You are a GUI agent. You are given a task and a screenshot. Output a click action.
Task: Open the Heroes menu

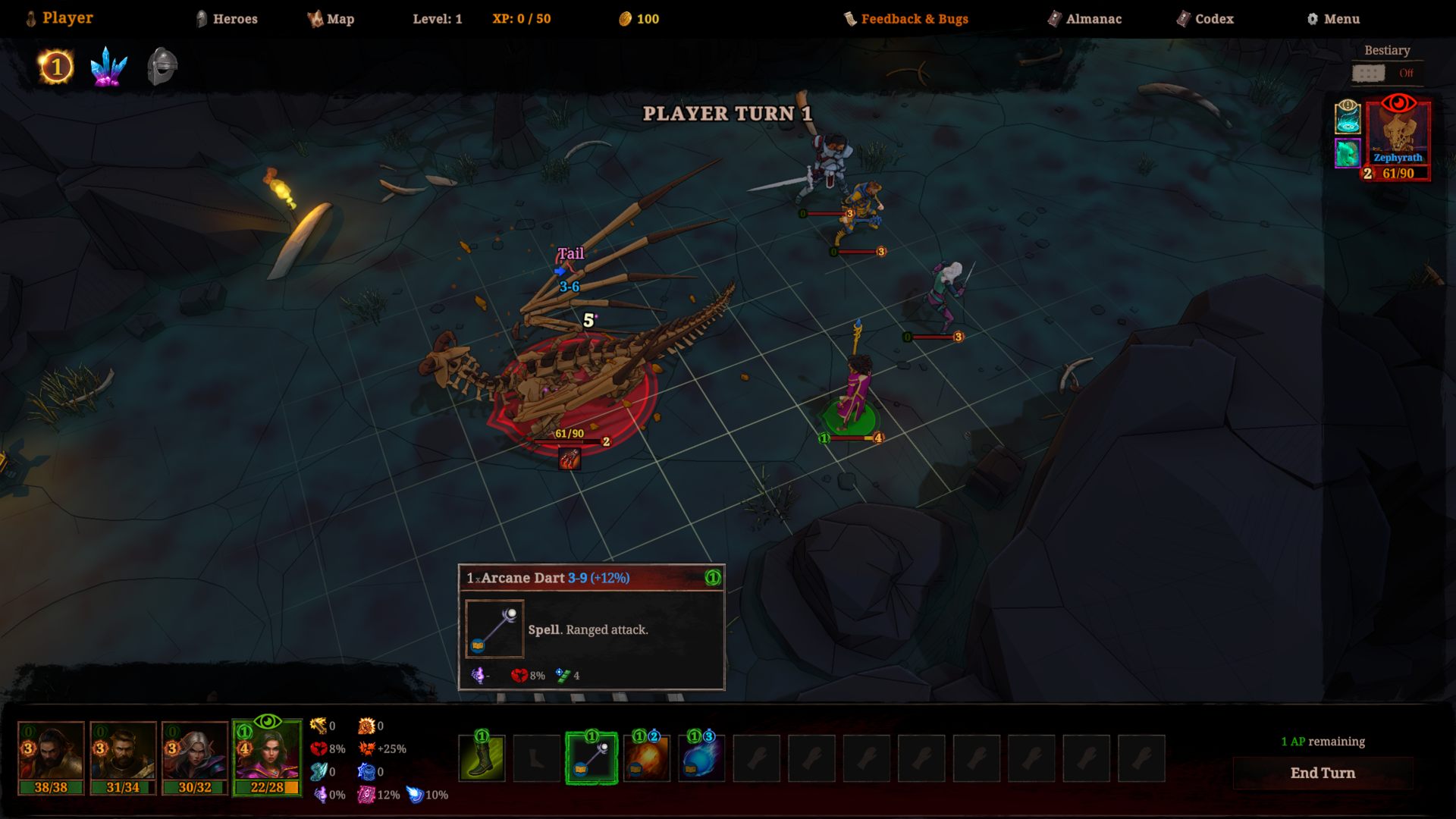(x=227, y=19)
